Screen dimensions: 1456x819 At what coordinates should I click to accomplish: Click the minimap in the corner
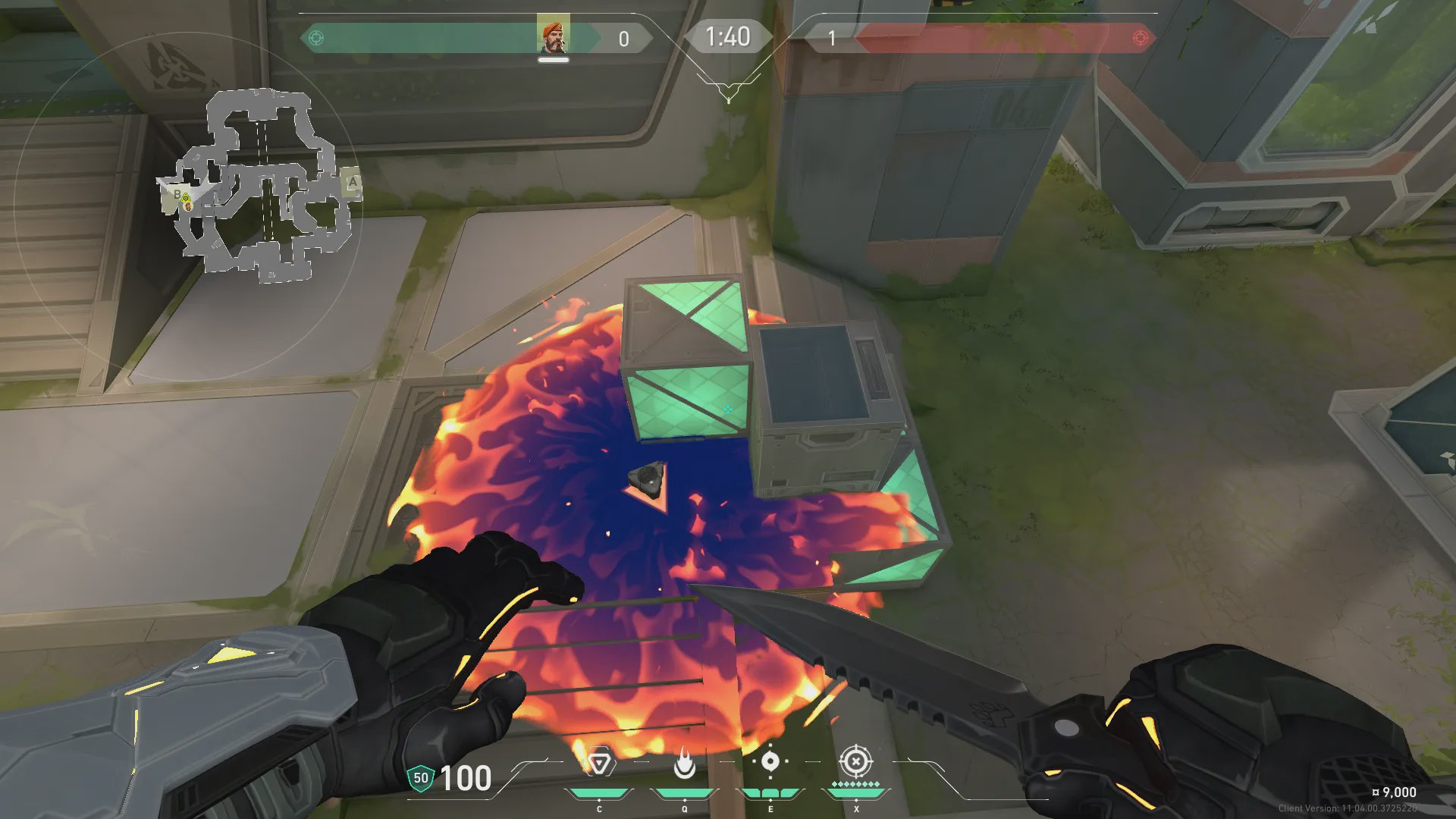click(x=258, y=186)
